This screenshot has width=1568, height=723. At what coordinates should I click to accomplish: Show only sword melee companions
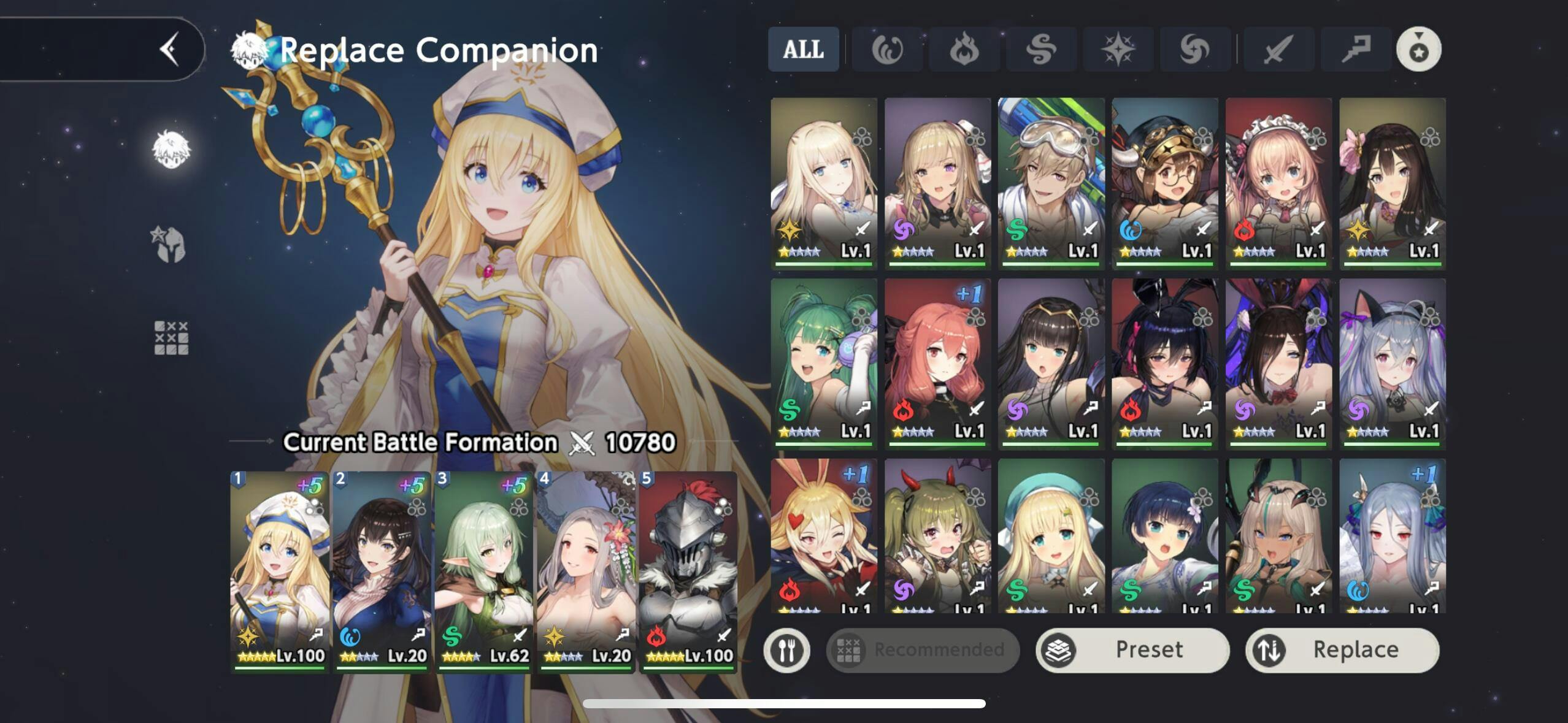click(x=1278, y=49)
